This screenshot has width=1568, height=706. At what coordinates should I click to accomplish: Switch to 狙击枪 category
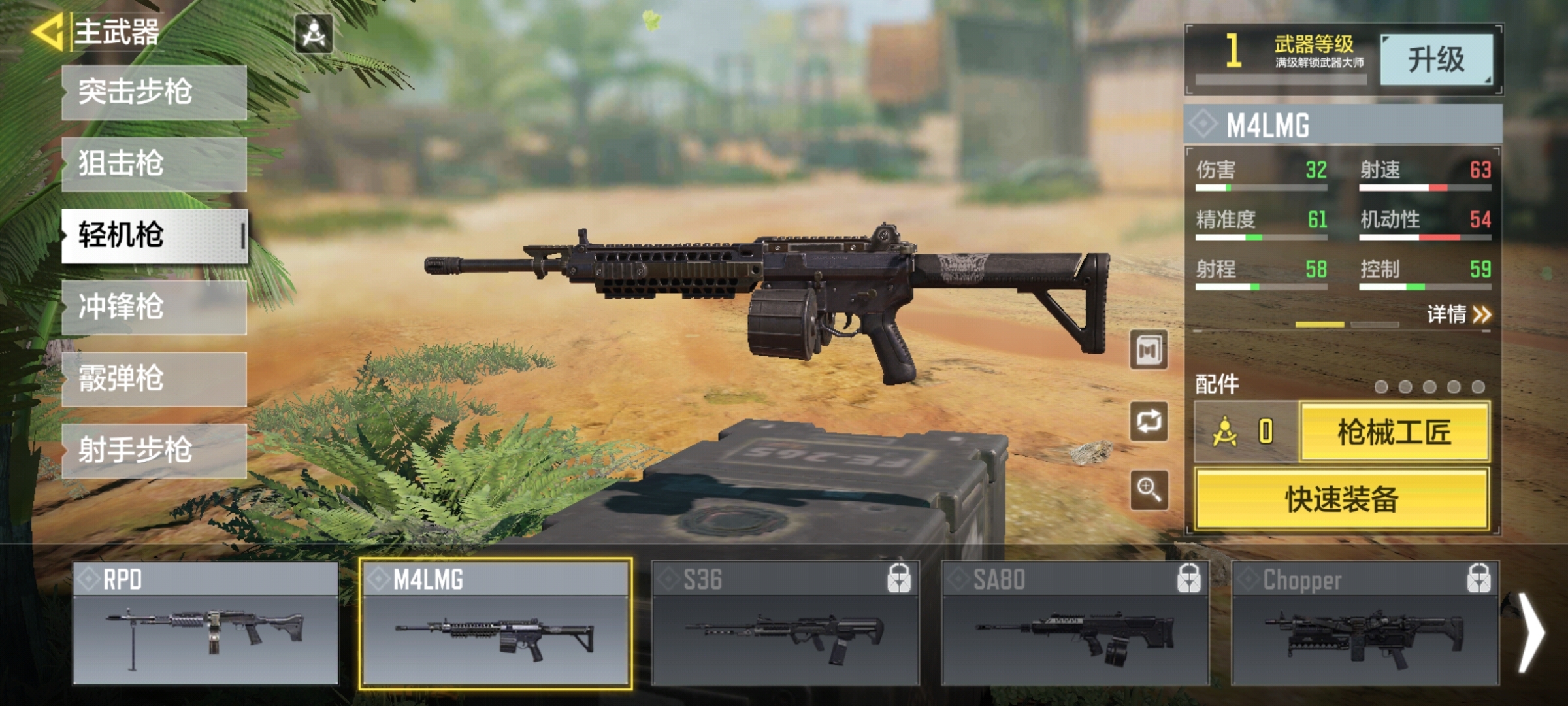pyautogui.click(x=154, y=163)
